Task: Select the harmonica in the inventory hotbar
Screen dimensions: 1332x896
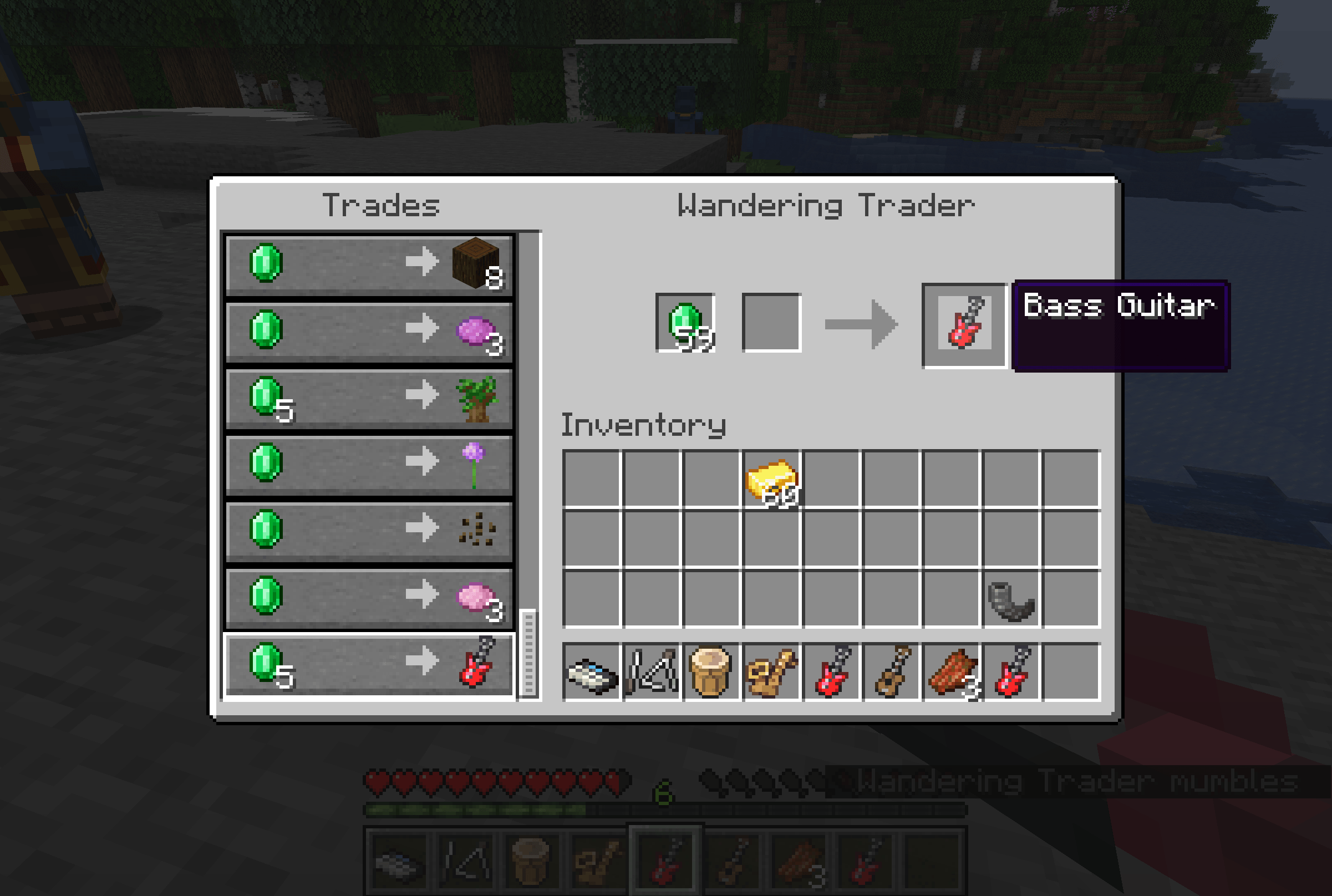Action: coord(593,671)
